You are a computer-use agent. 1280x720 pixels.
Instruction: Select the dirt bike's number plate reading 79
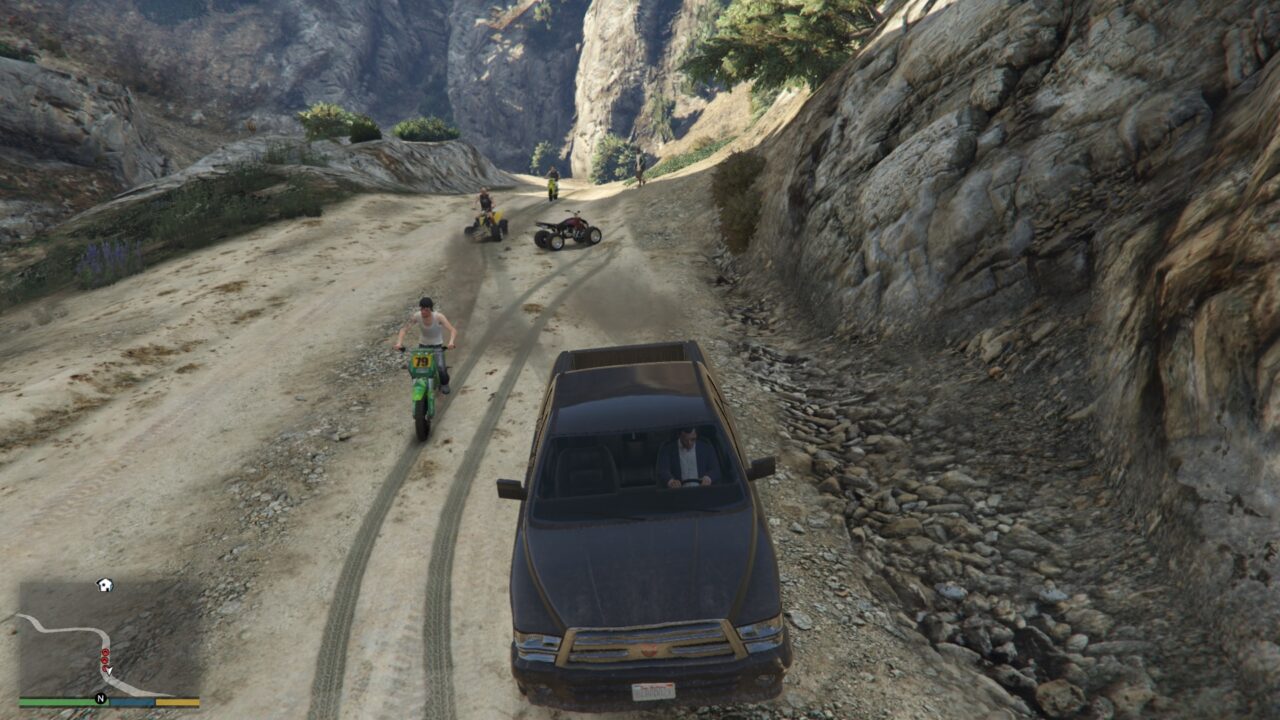point(420,360)
